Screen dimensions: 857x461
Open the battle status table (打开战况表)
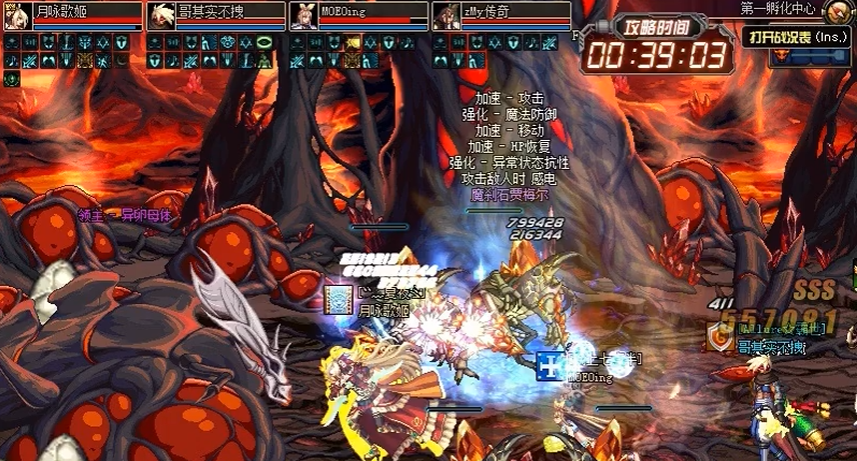point(797,36)
